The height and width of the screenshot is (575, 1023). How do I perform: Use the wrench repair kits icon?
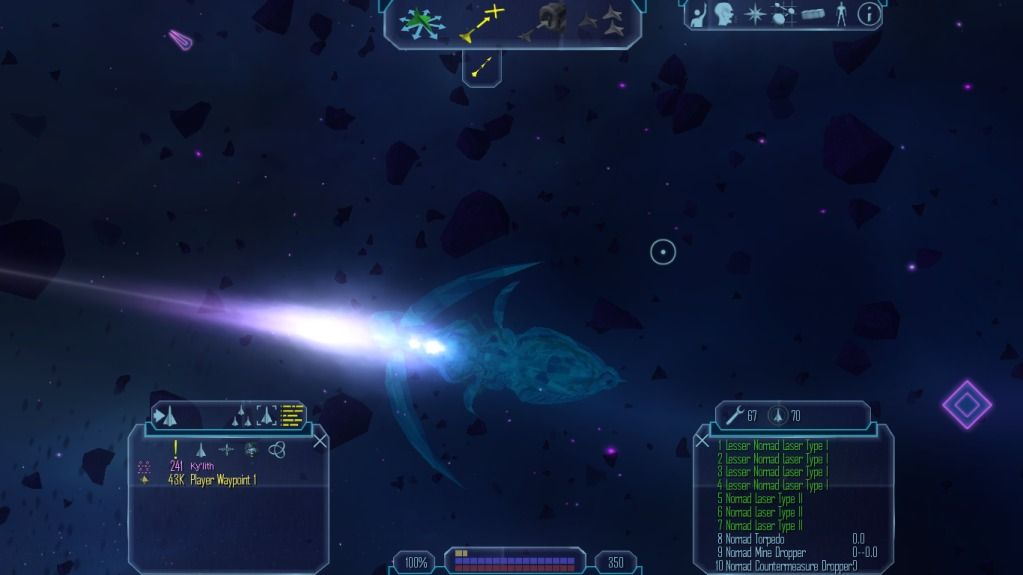735,414
